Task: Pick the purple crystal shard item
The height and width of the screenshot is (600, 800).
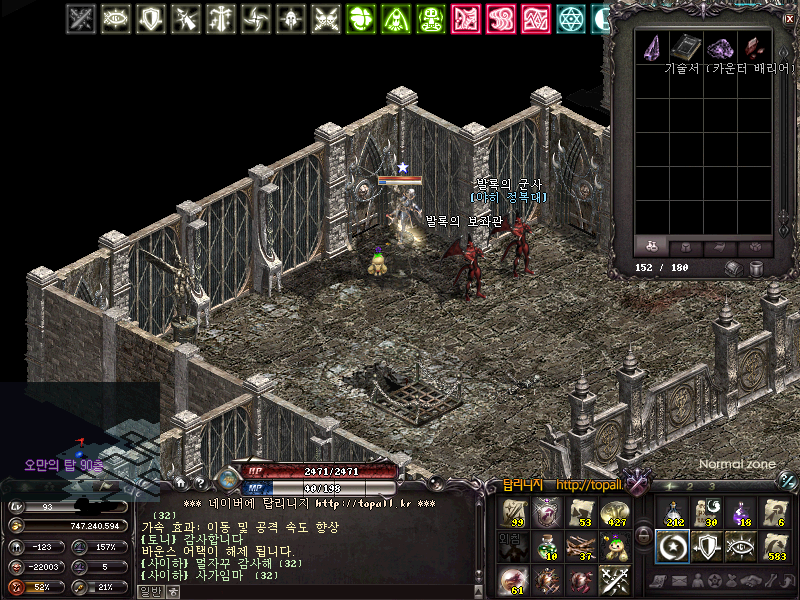Action: 652,48
